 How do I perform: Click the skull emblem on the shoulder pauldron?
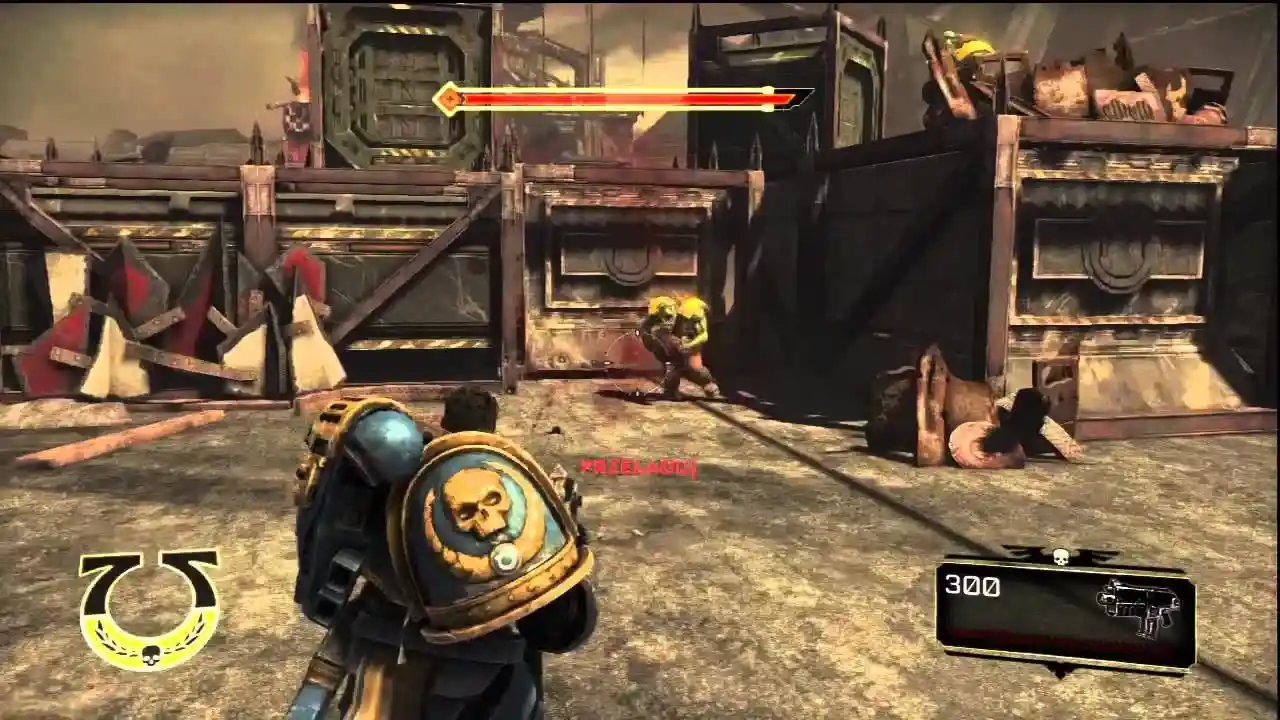click(x=485, y=505)
